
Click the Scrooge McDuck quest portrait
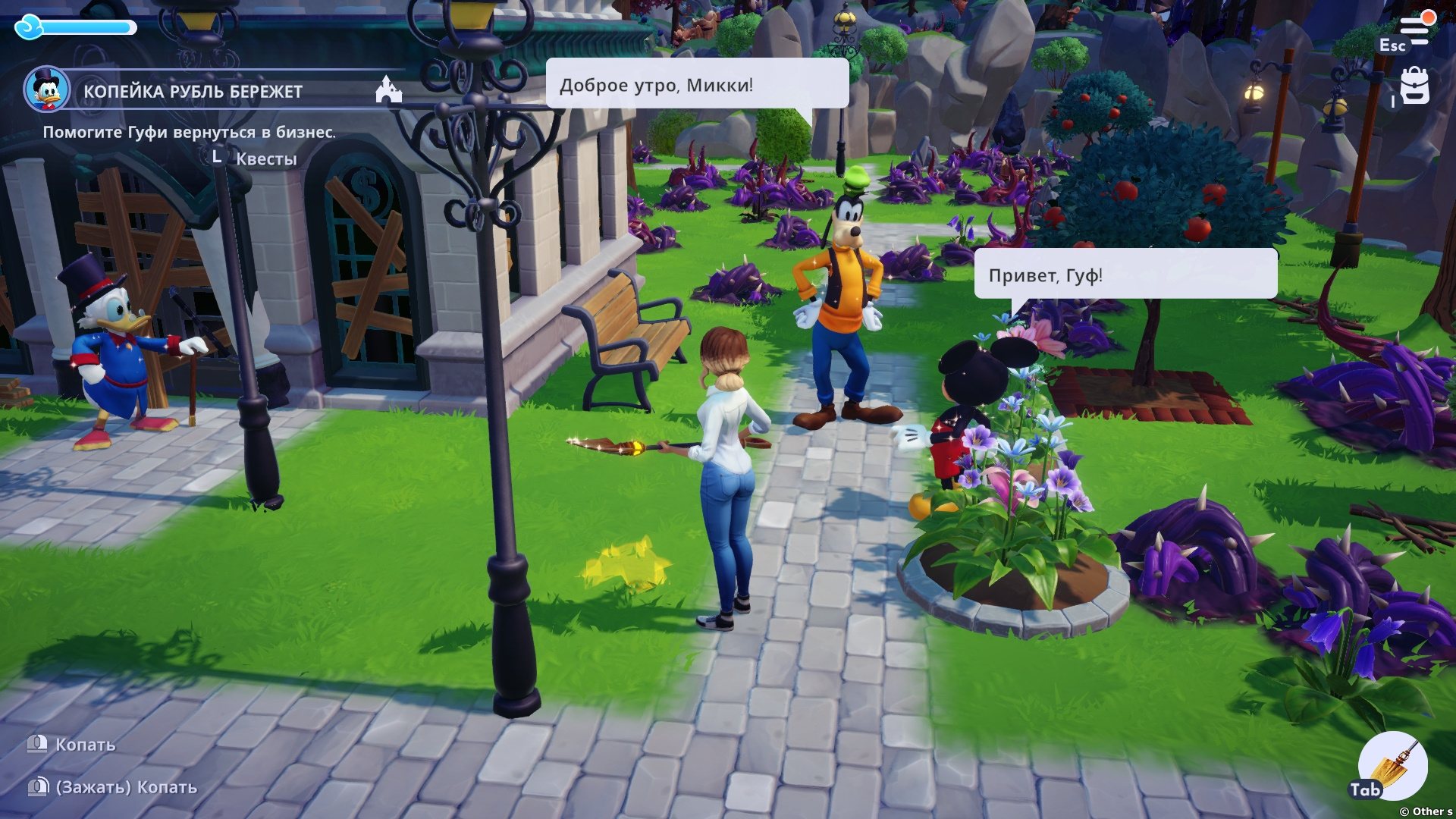47,89
